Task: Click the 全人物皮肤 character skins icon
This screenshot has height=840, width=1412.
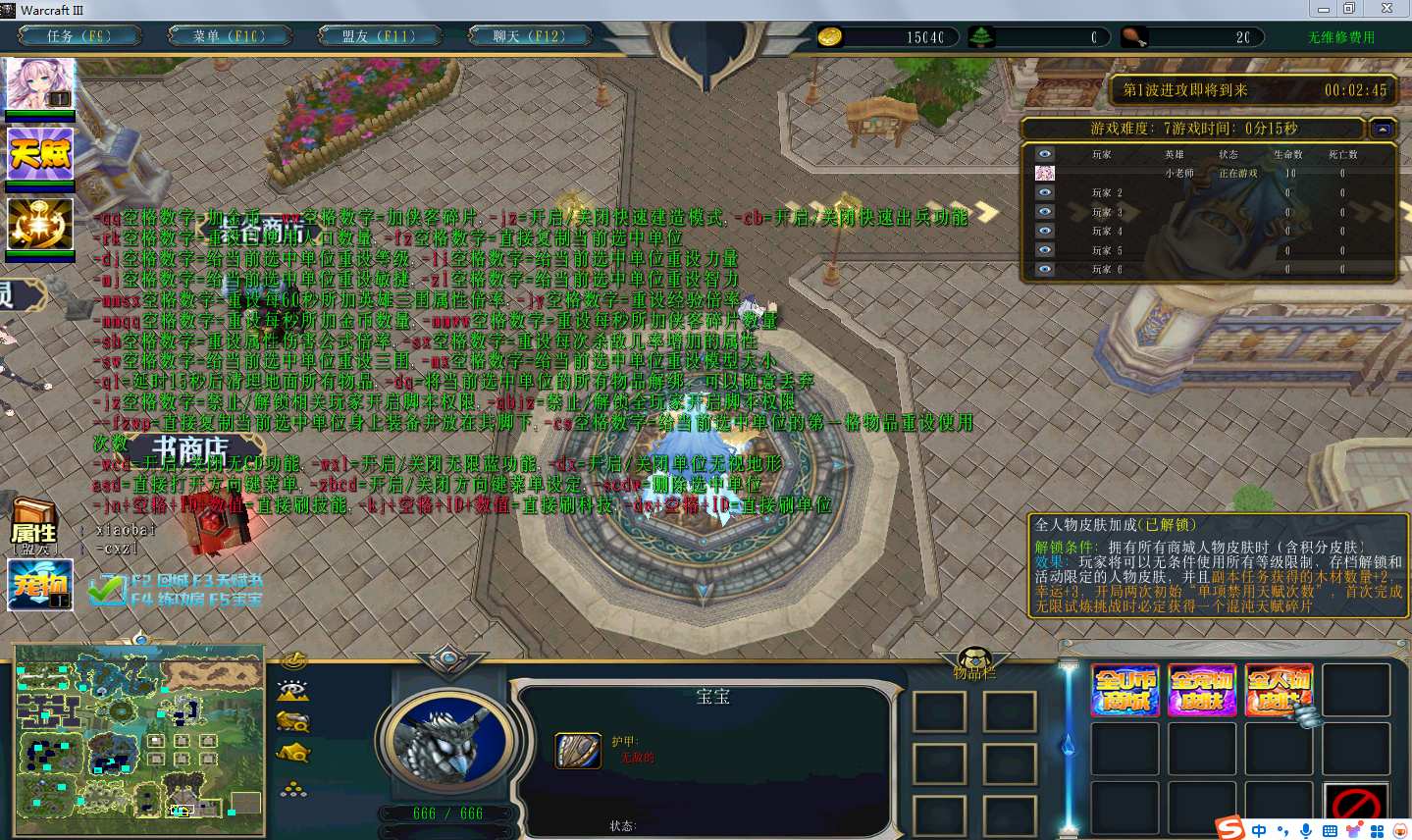Action: [1279, 690]
